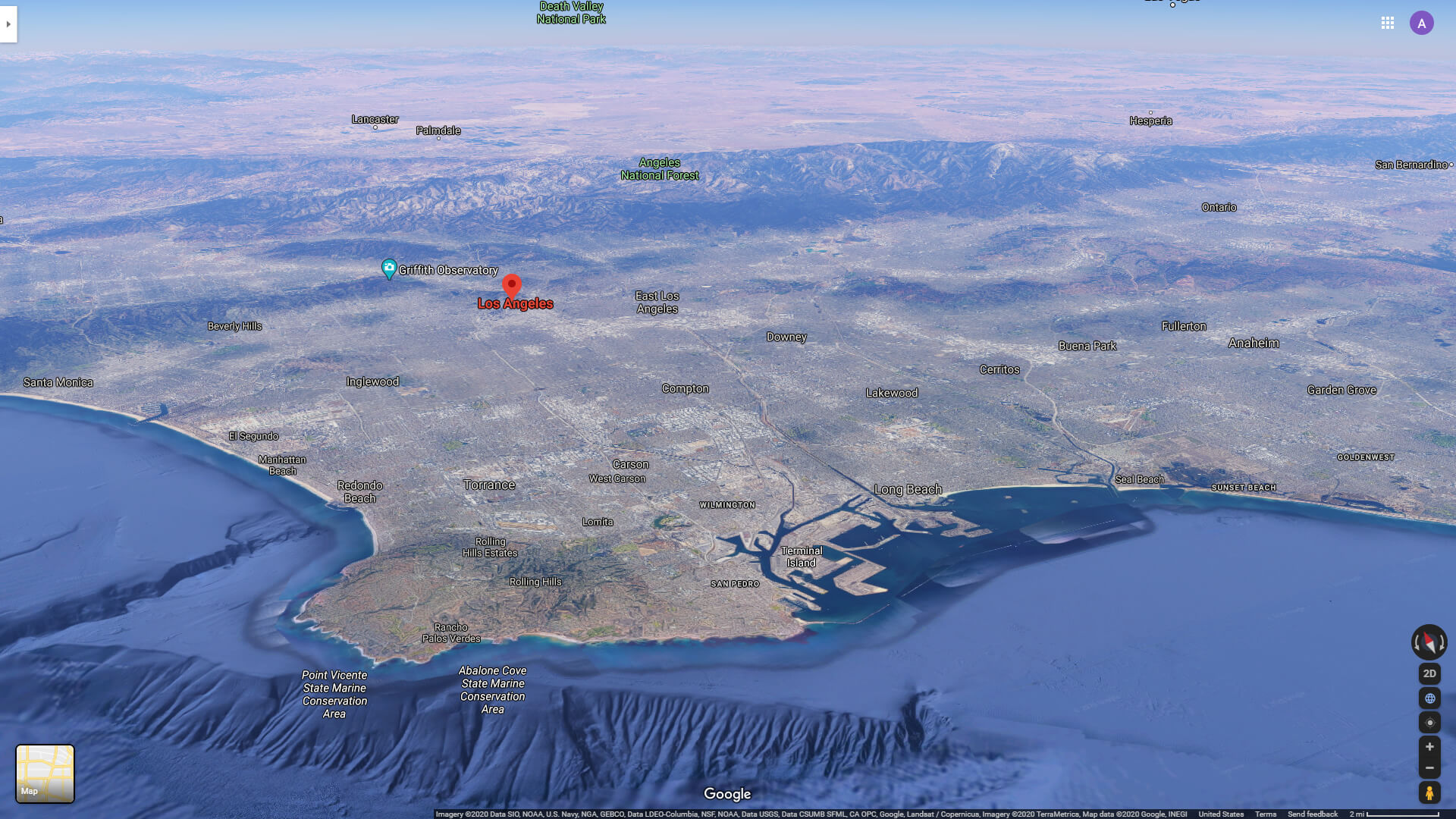
Task: Click the Griffith Observatory place marker
Action: (x=389, y=268)
